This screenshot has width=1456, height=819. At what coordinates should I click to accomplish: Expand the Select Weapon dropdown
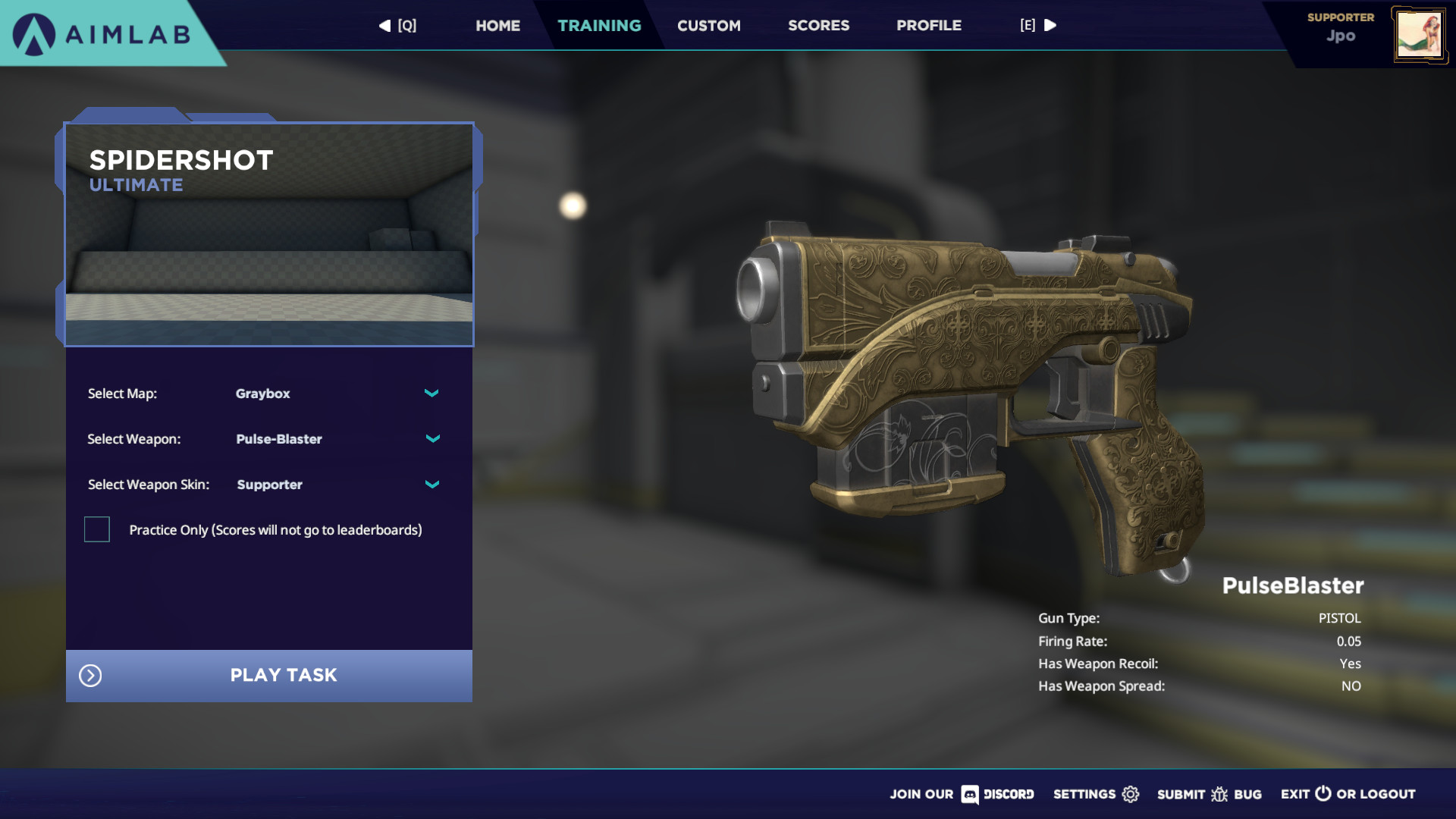pos(431,438)
